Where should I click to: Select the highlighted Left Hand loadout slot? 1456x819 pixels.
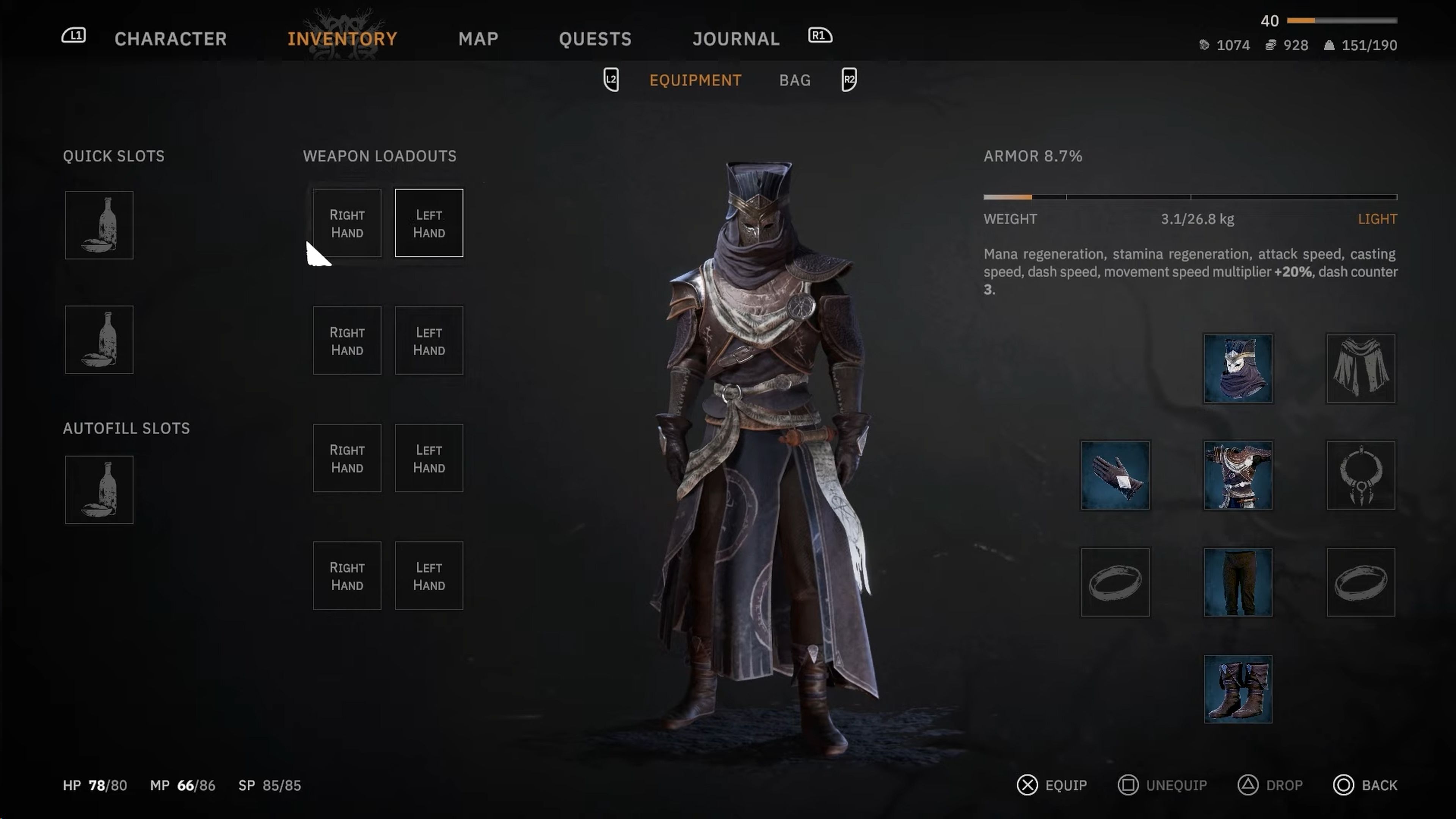tap(428, 223)
